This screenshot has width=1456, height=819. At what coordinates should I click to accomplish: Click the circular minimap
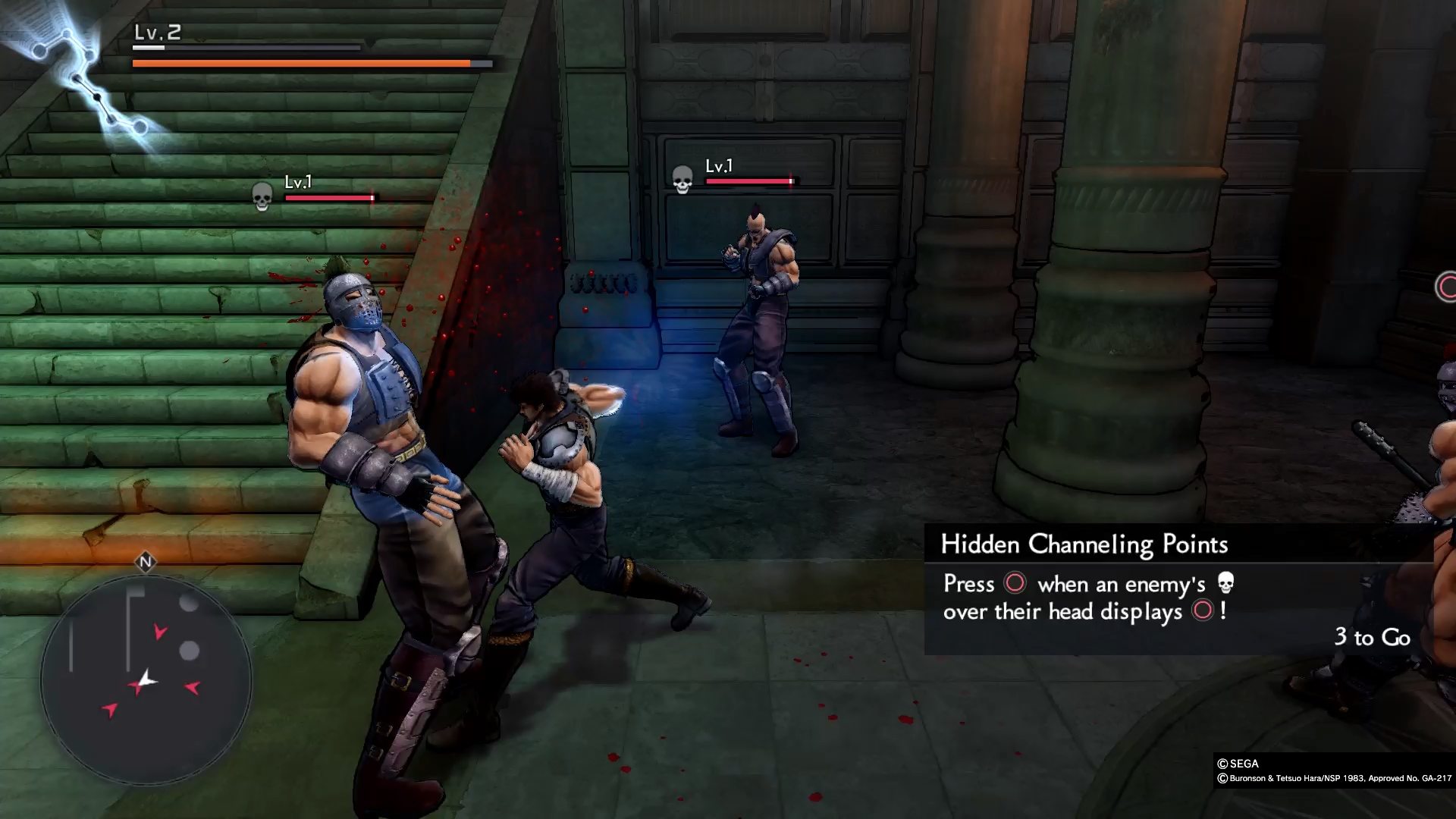[146, 679]
